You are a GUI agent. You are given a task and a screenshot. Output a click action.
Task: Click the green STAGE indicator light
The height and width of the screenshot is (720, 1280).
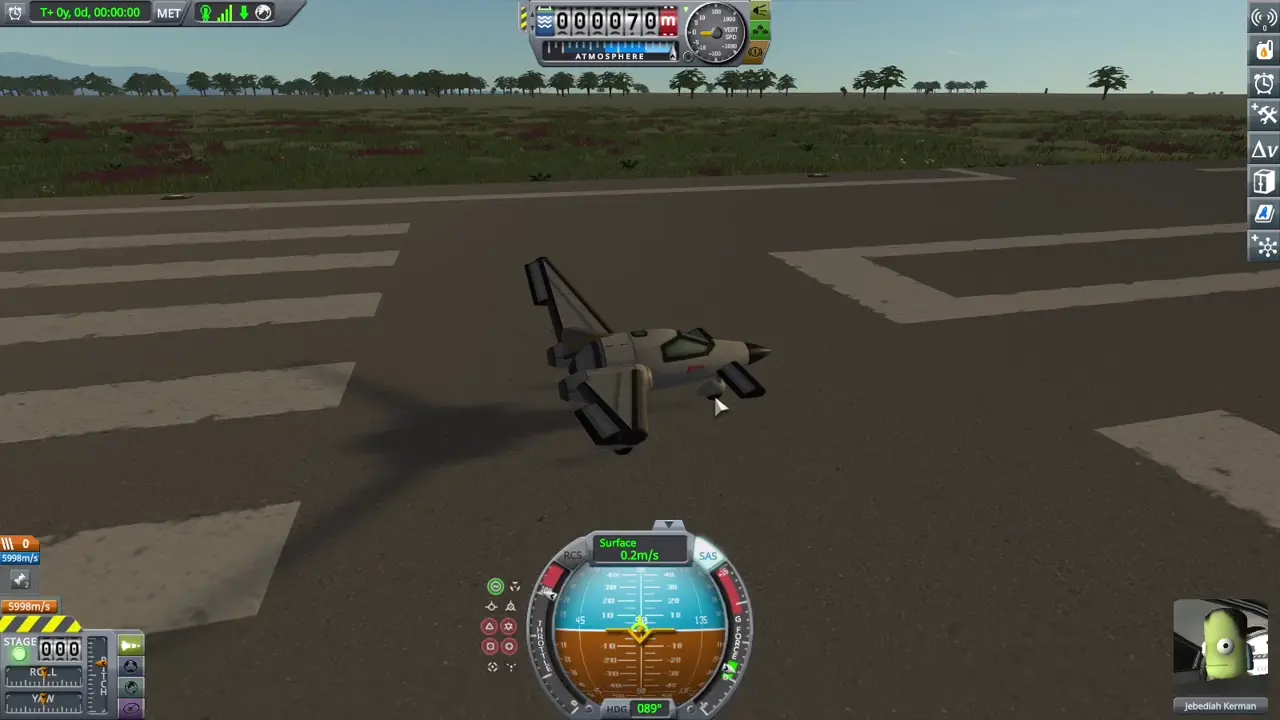19,654
